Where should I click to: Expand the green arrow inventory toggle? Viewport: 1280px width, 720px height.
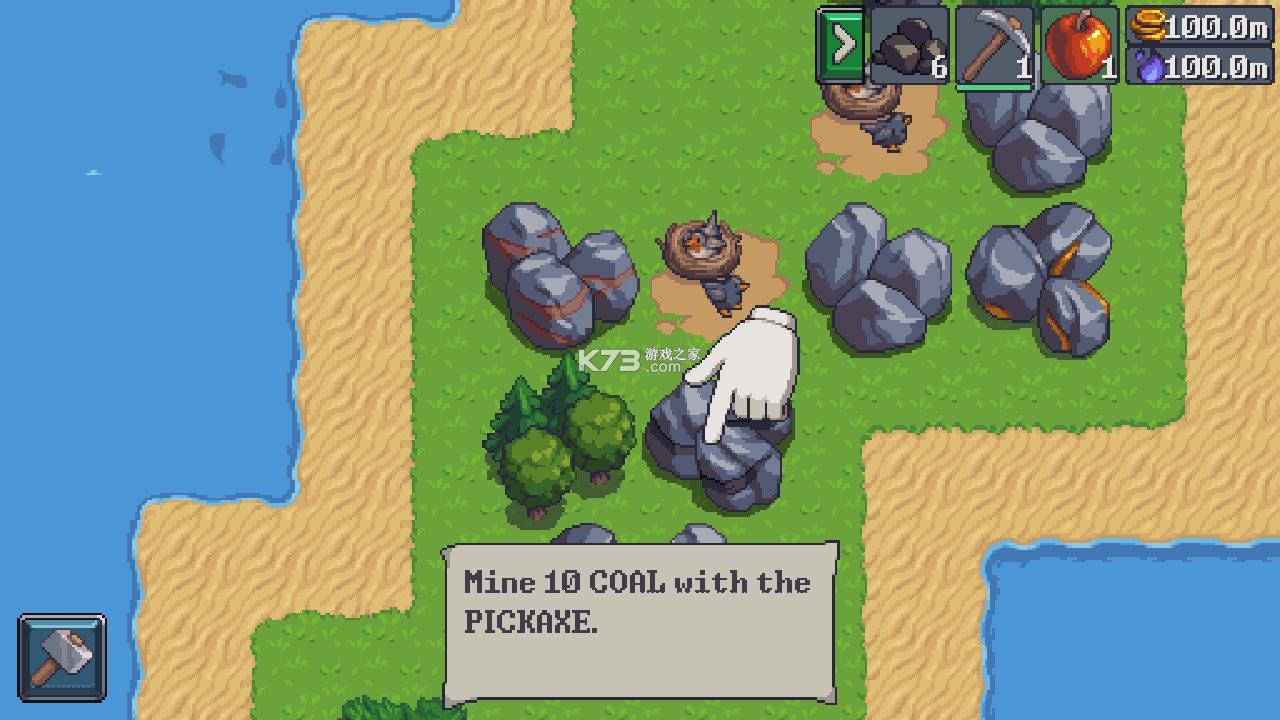(x=842, y=45)
